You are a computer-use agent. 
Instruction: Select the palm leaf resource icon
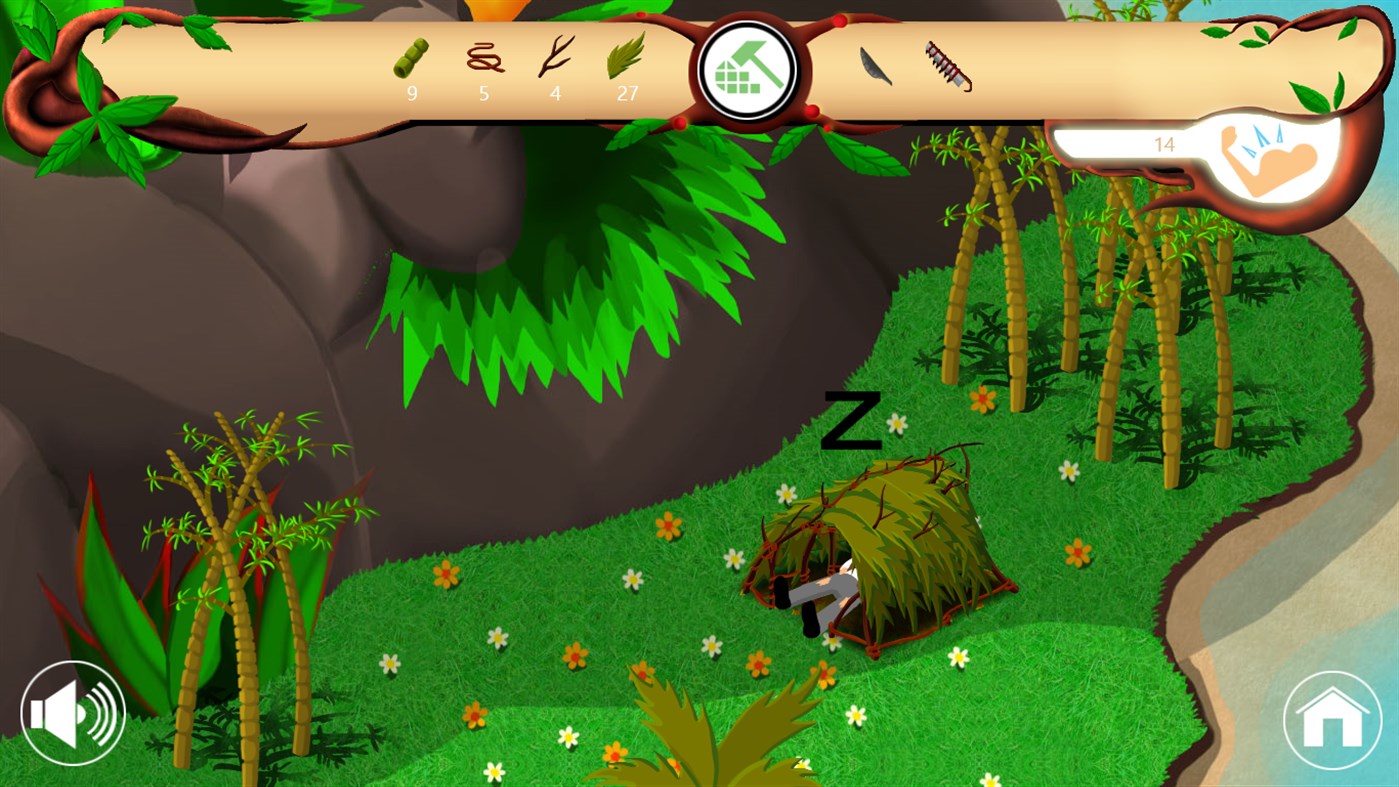tap(627, 58)
